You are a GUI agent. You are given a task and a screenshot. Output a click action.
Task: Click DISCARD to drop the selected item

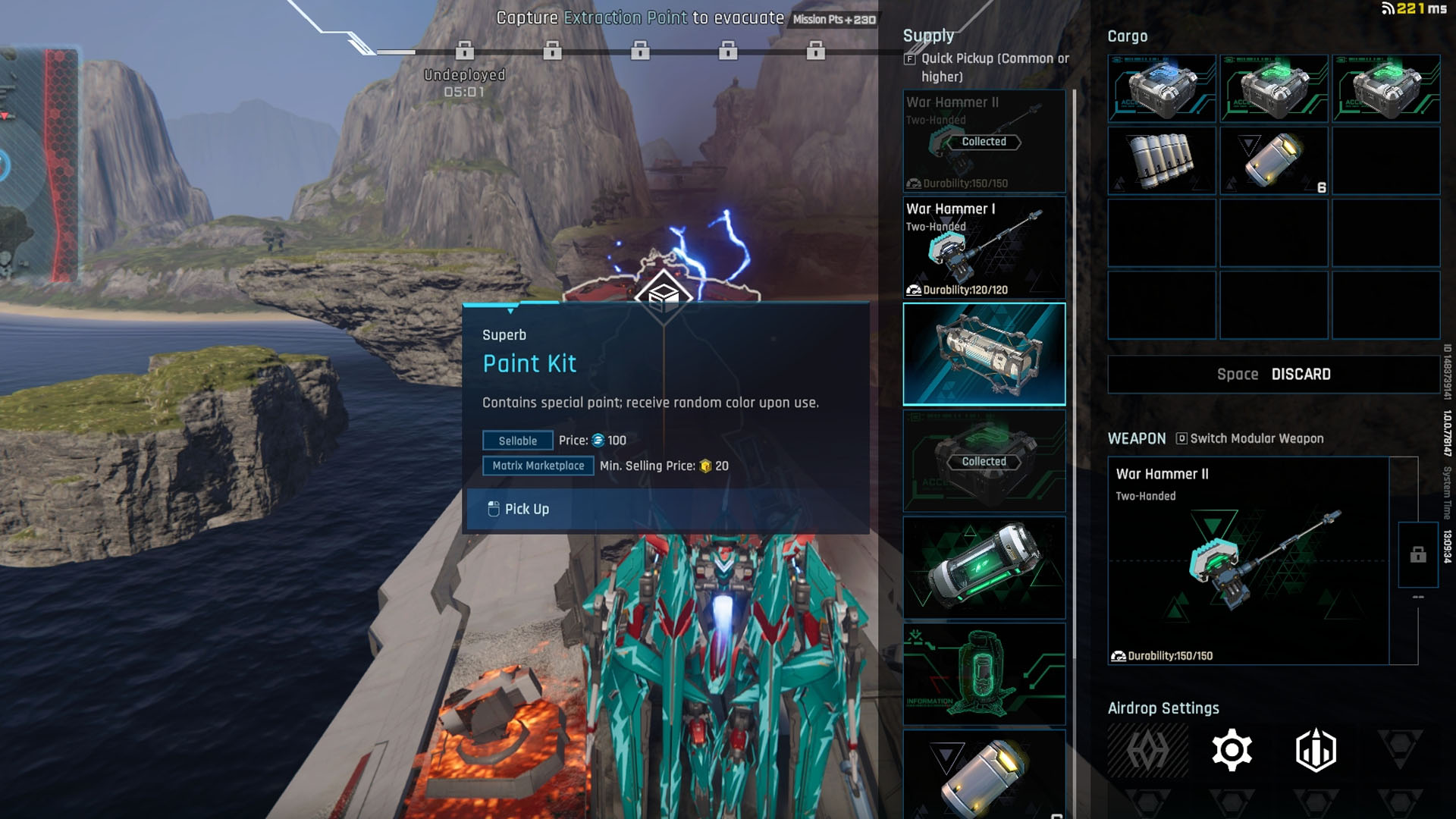1301,374
